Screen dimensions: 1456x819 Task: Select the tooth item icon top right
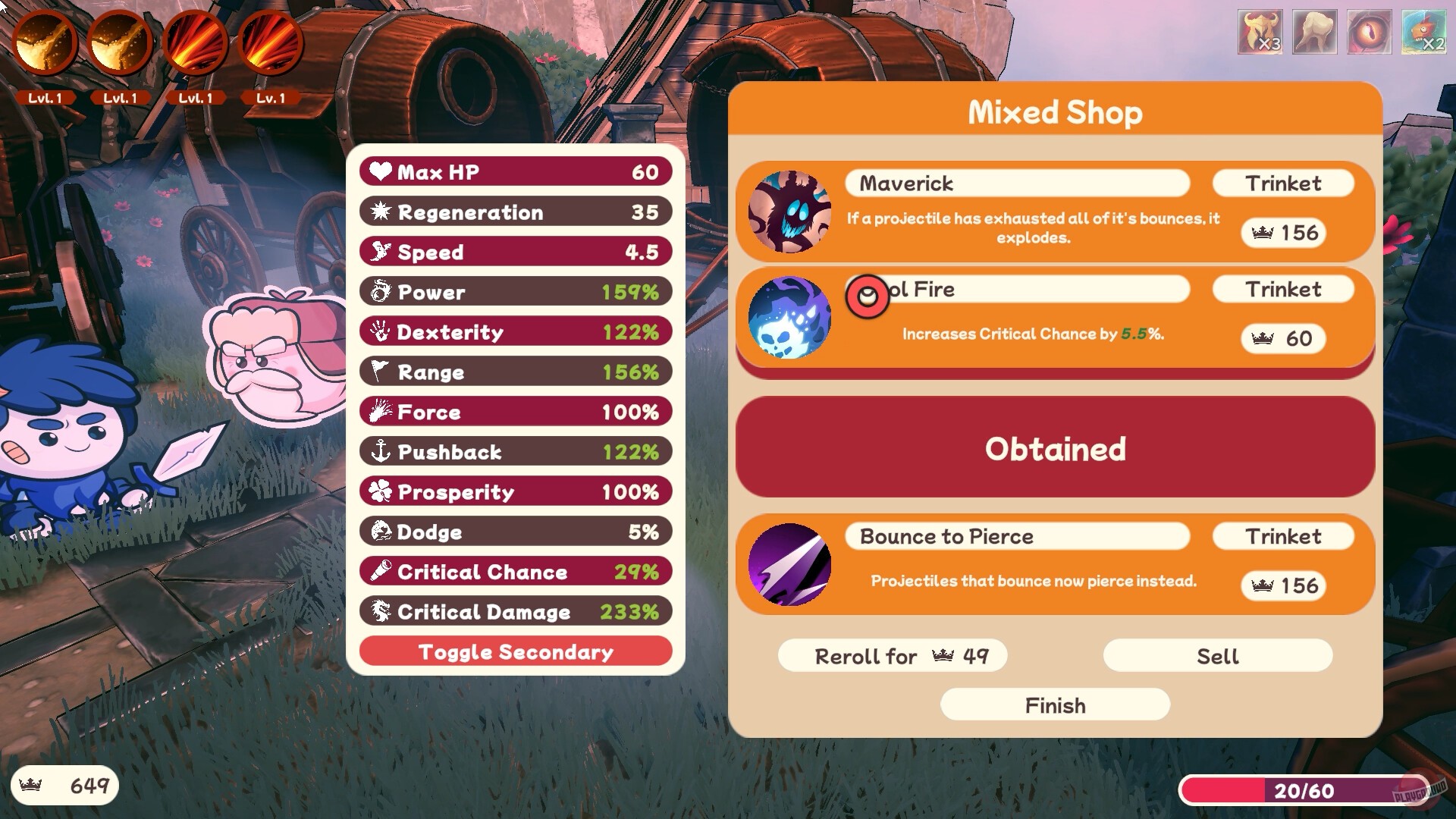coord(1314,32)
